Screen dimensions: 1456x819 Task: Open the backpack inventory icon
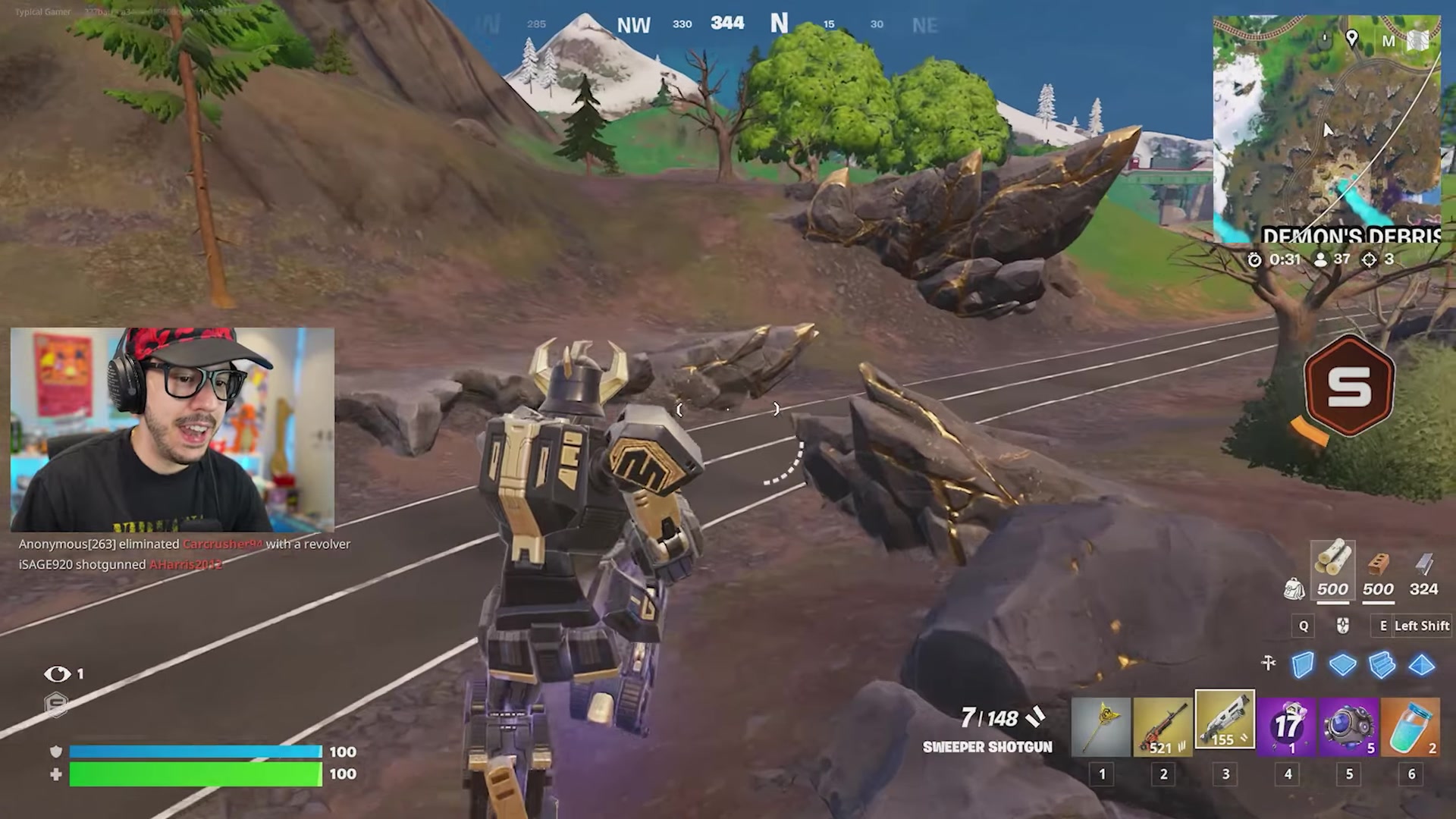coord(1294,588)
